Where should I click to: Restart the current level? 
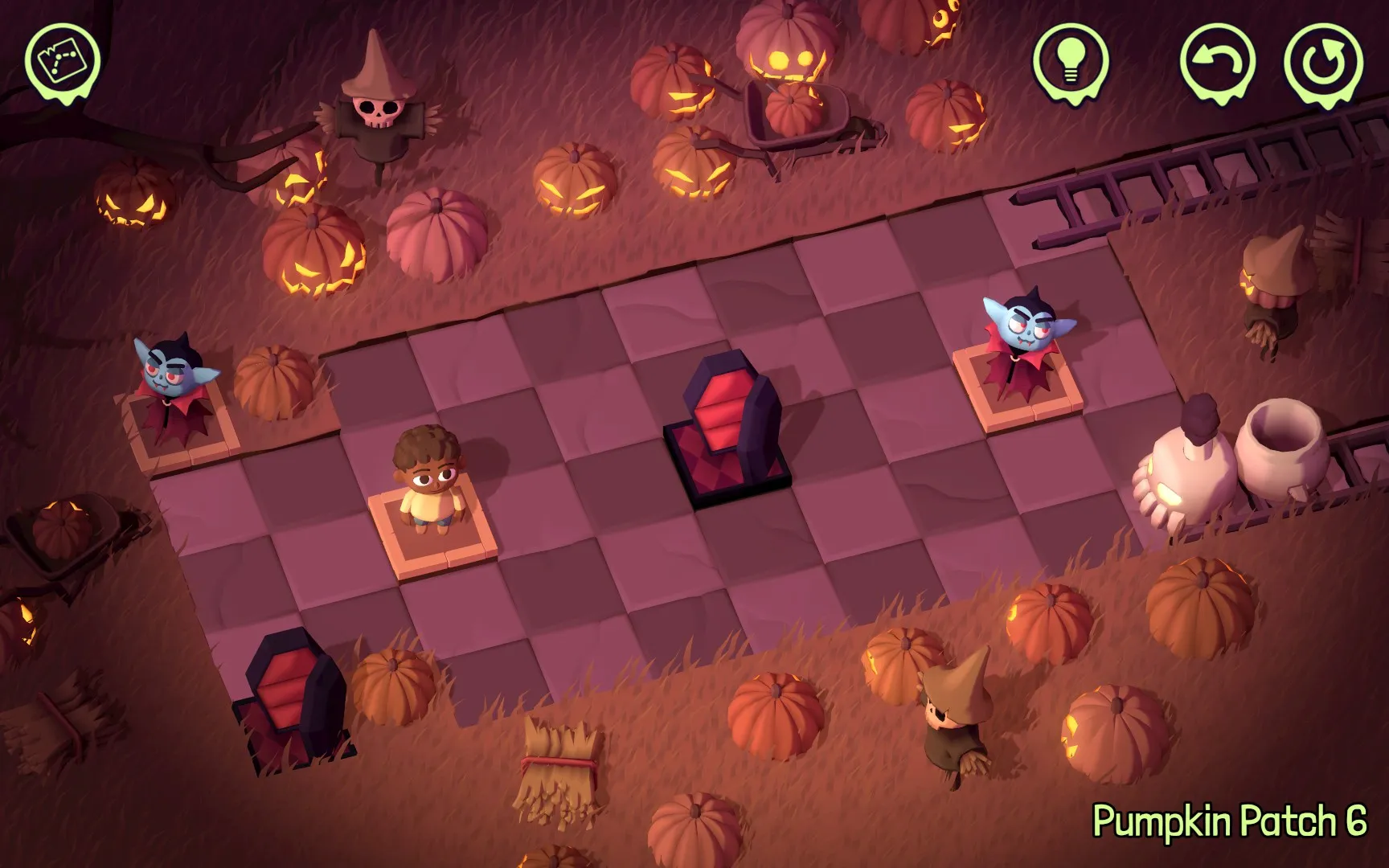(1322, 61)
